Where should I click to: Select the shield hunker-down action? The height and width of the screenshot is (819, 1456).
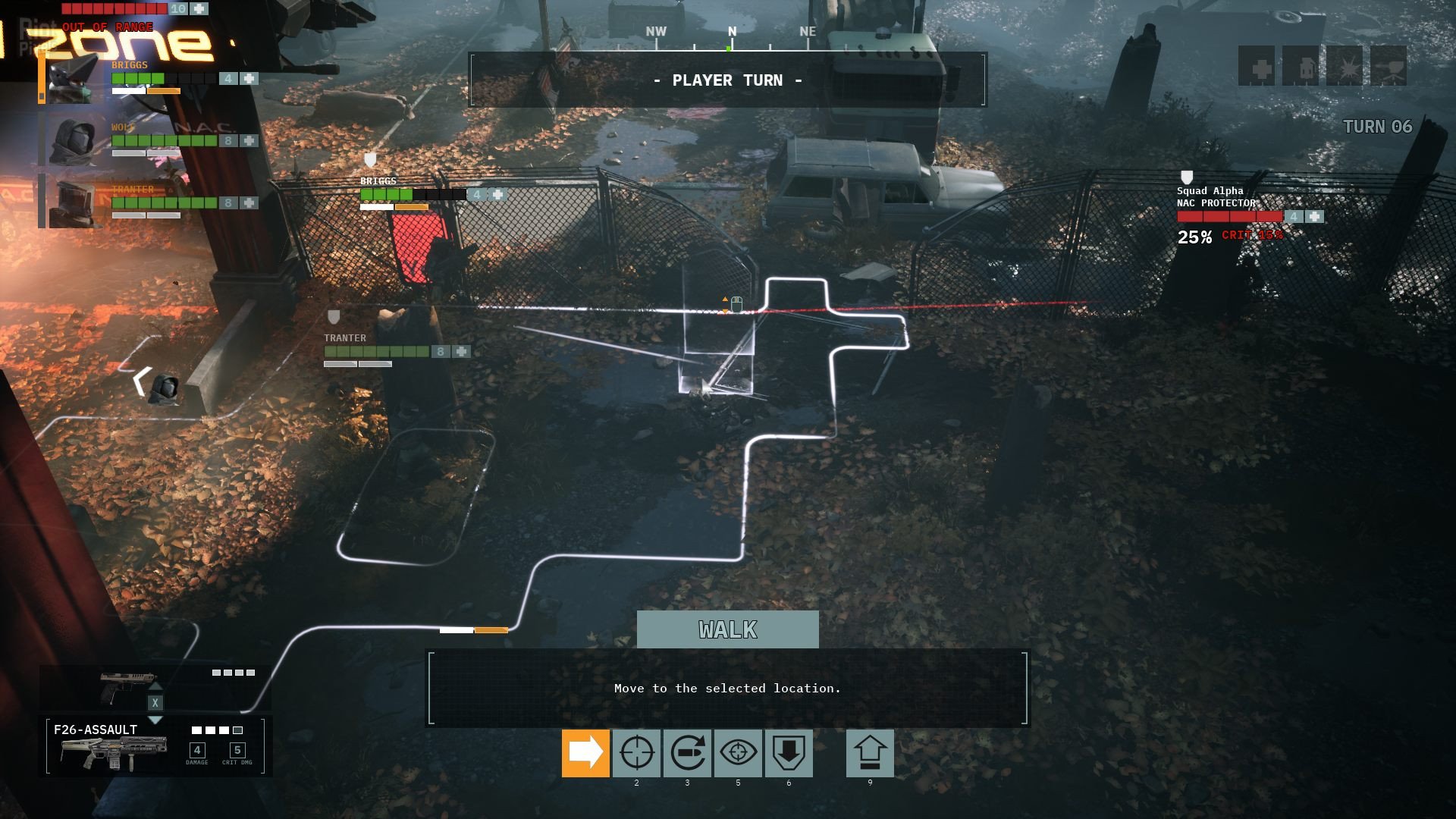click(789, 753)
